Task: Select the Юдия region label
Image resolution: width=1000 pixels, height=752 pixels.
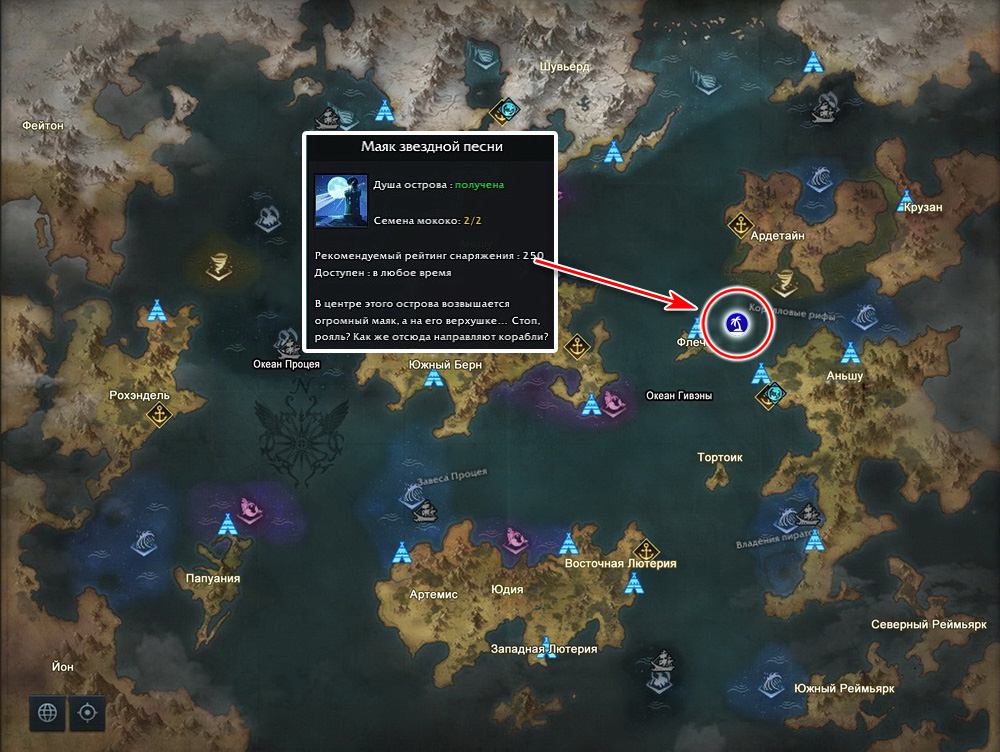Action: click(507, 589)
